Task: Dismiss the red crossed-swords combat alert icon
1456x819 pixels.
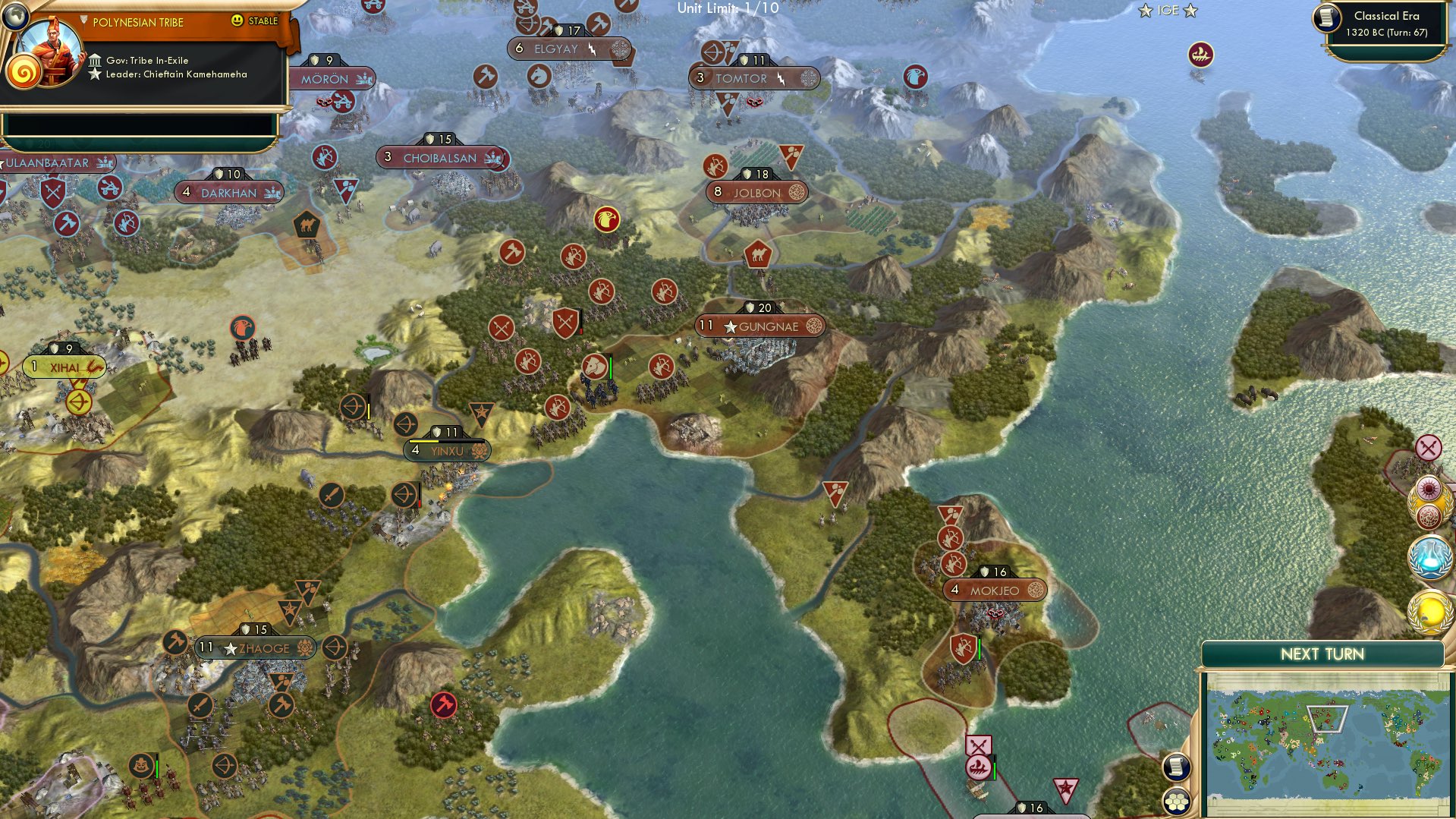Action: point(1429,449)
